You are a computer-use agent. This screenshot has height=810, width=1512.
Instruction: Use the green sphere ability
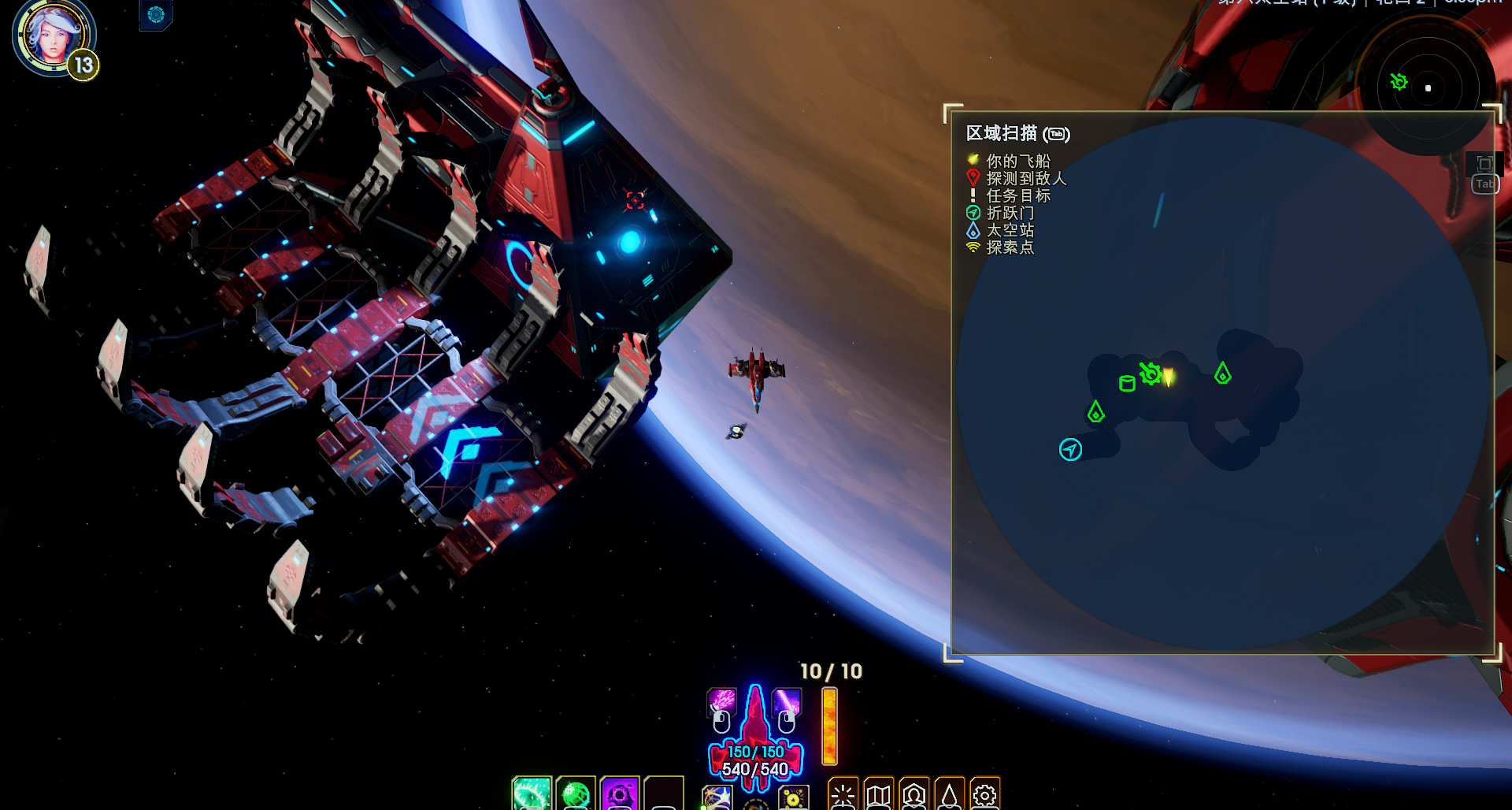click(576, 794)
